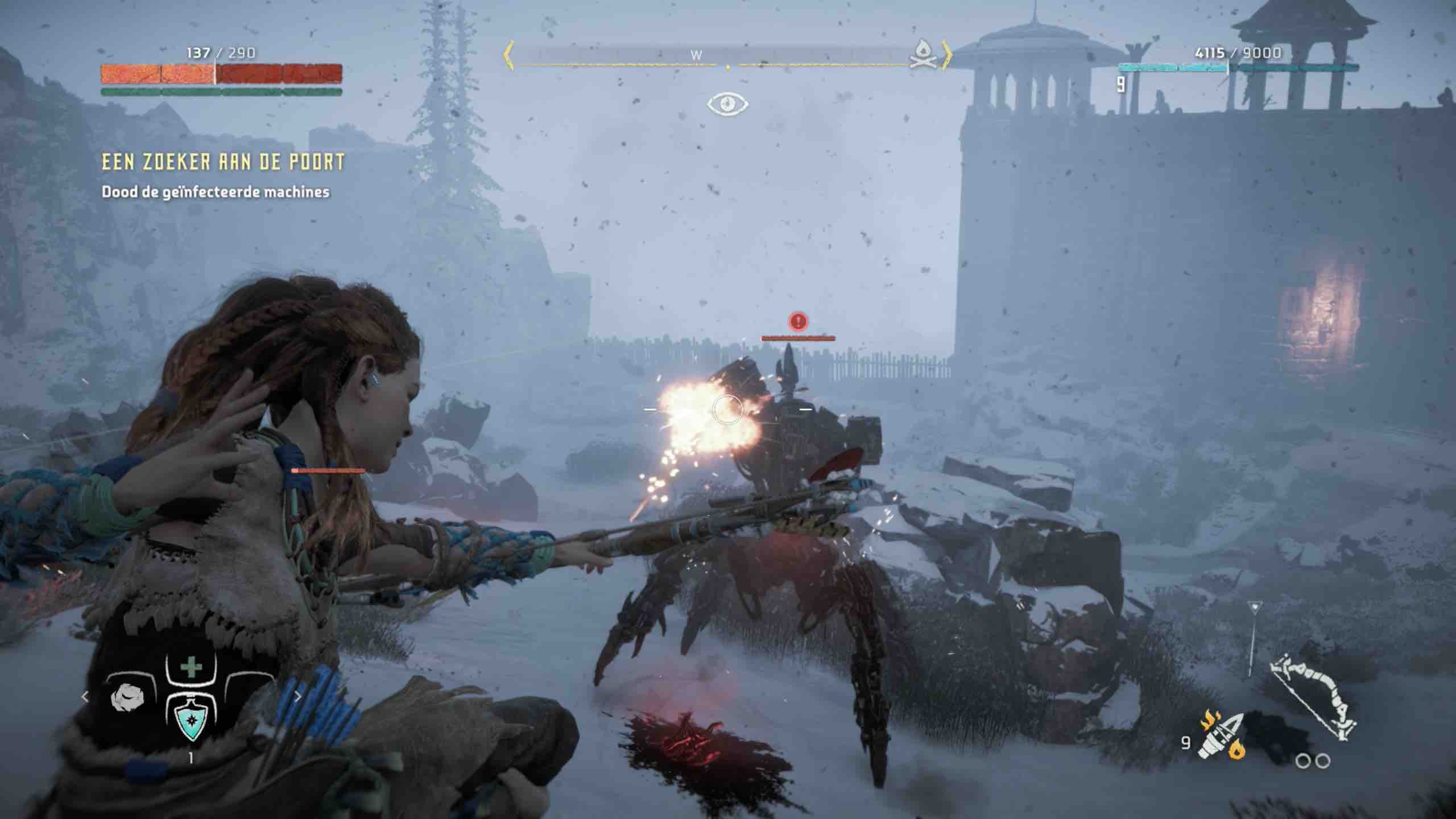Click the campfire marker on the compass
Image resolution: width=1456 pixels, height=819 pixels.
tap(922, 55)
